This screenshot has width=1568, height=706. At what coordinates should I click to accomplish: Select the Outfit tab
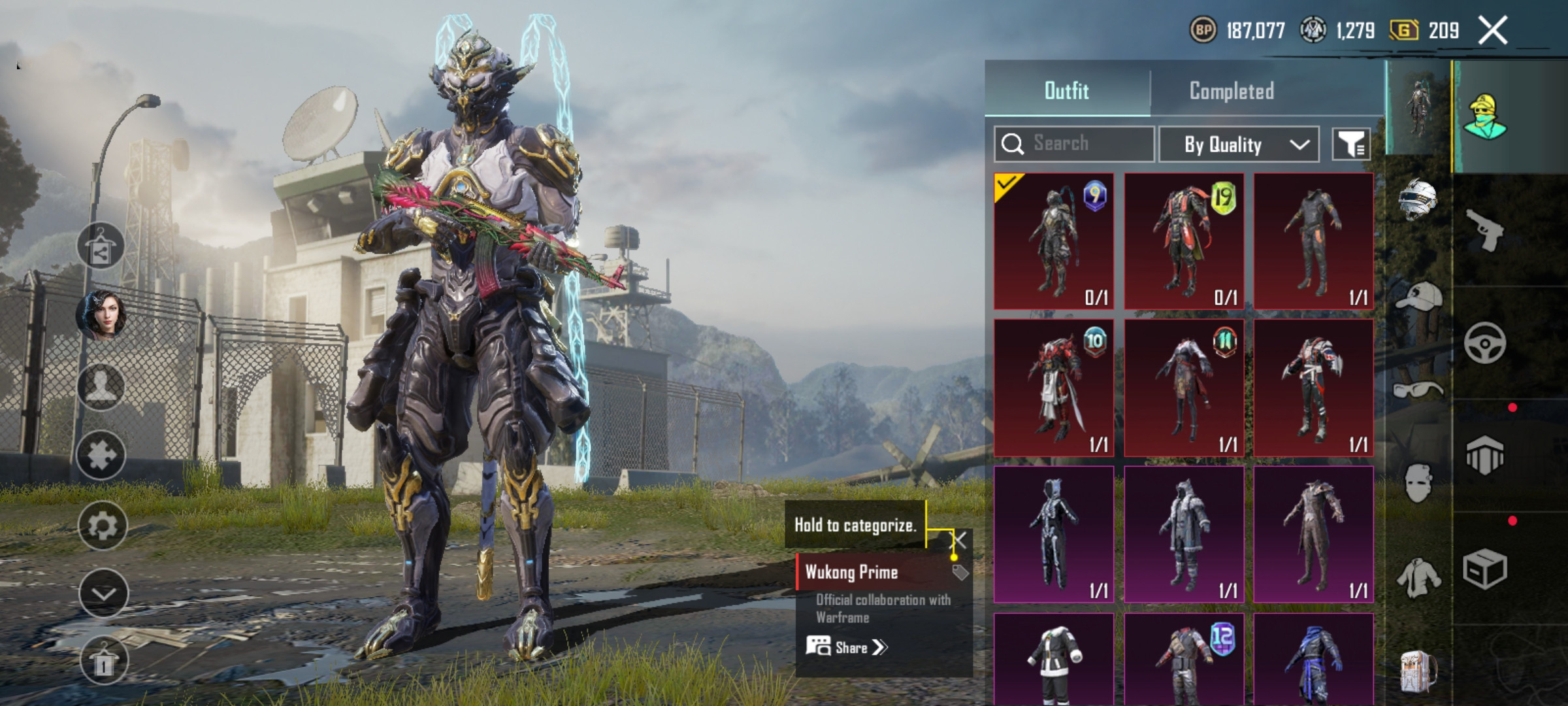click(x=1066, y=91)
